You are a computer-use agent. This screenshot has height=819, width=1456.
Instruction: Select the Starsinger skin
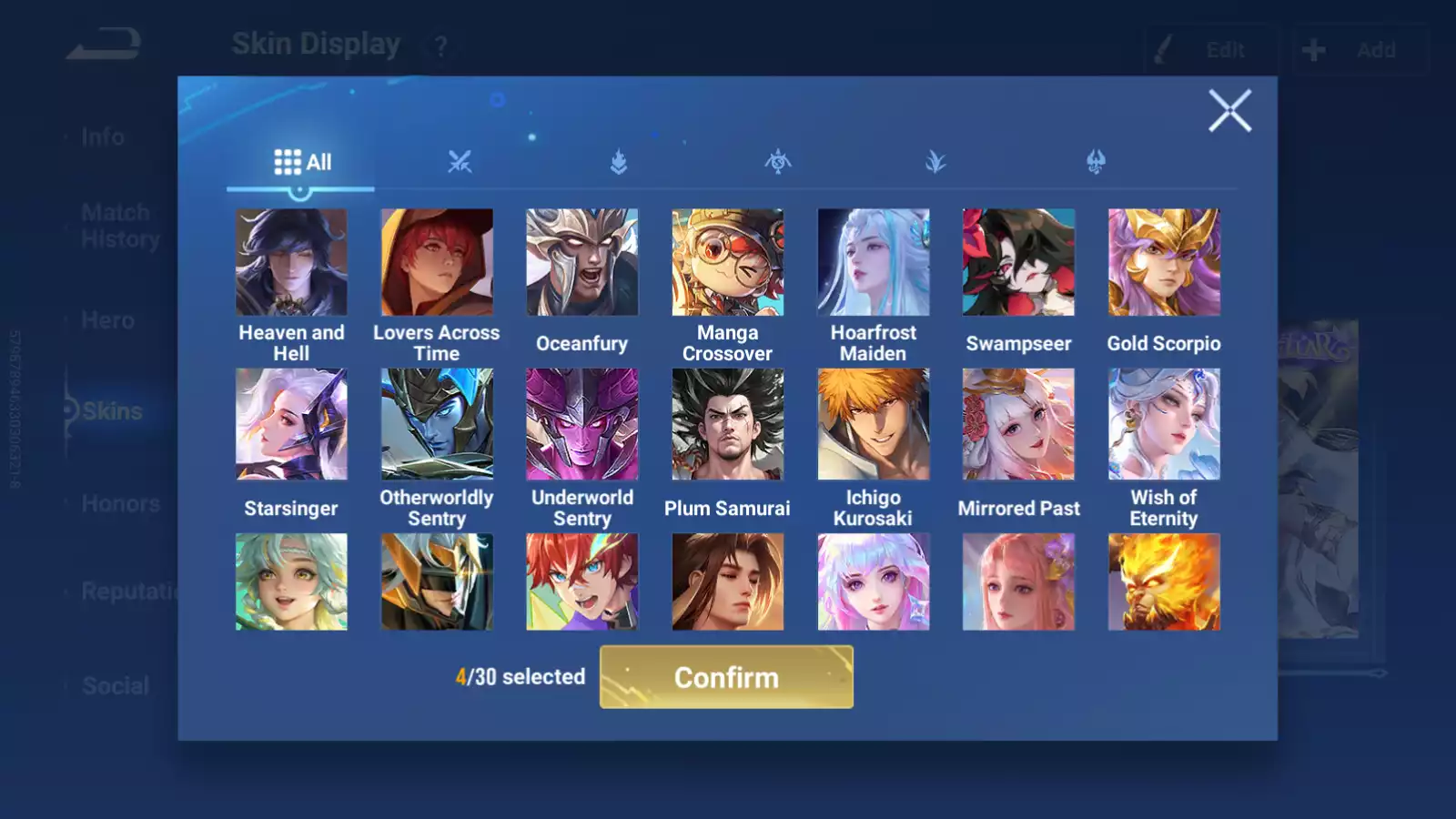click(x=291, y=424)
